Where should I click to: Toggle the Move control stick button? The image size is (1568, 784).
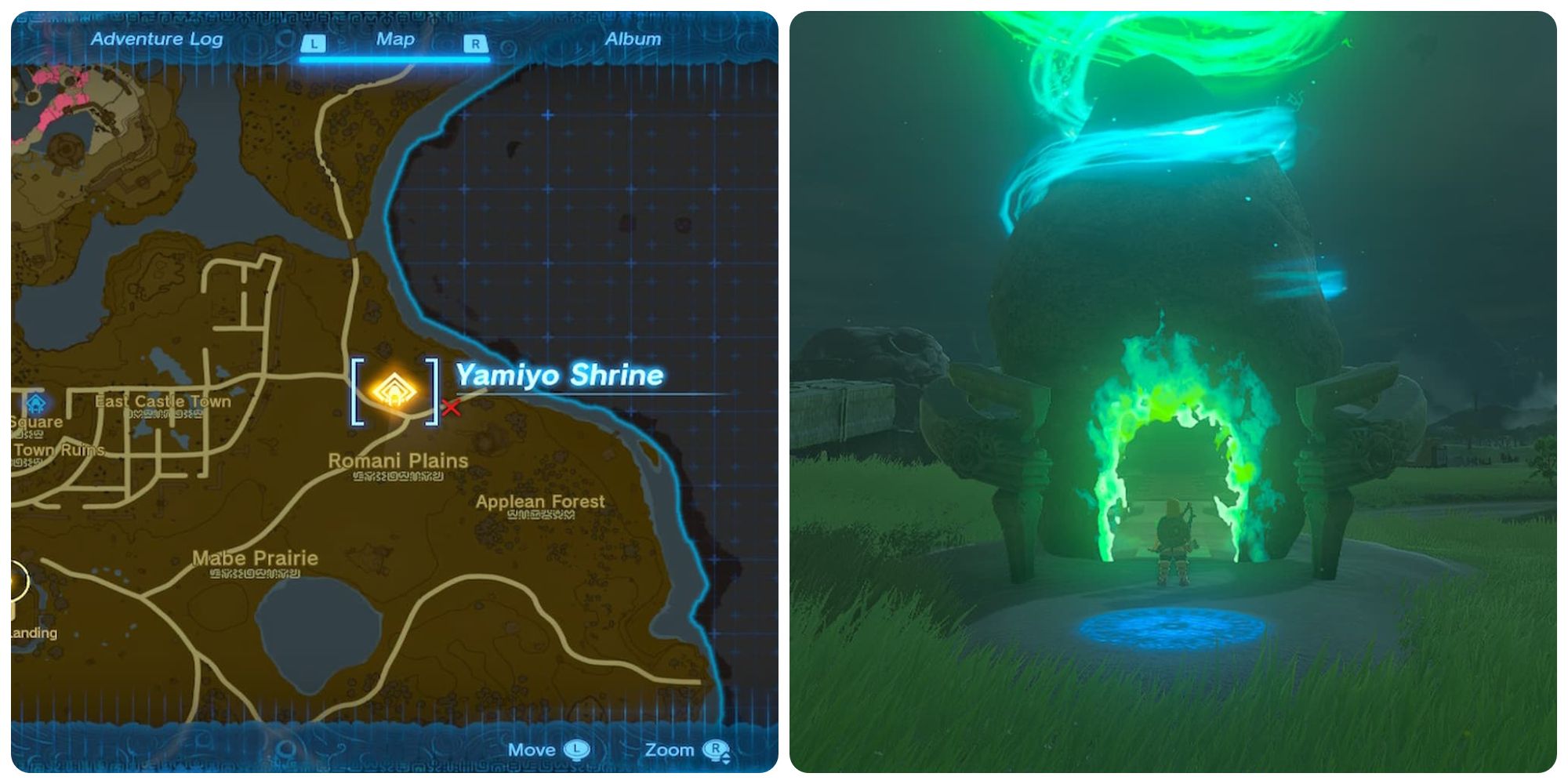coord(579,750)
